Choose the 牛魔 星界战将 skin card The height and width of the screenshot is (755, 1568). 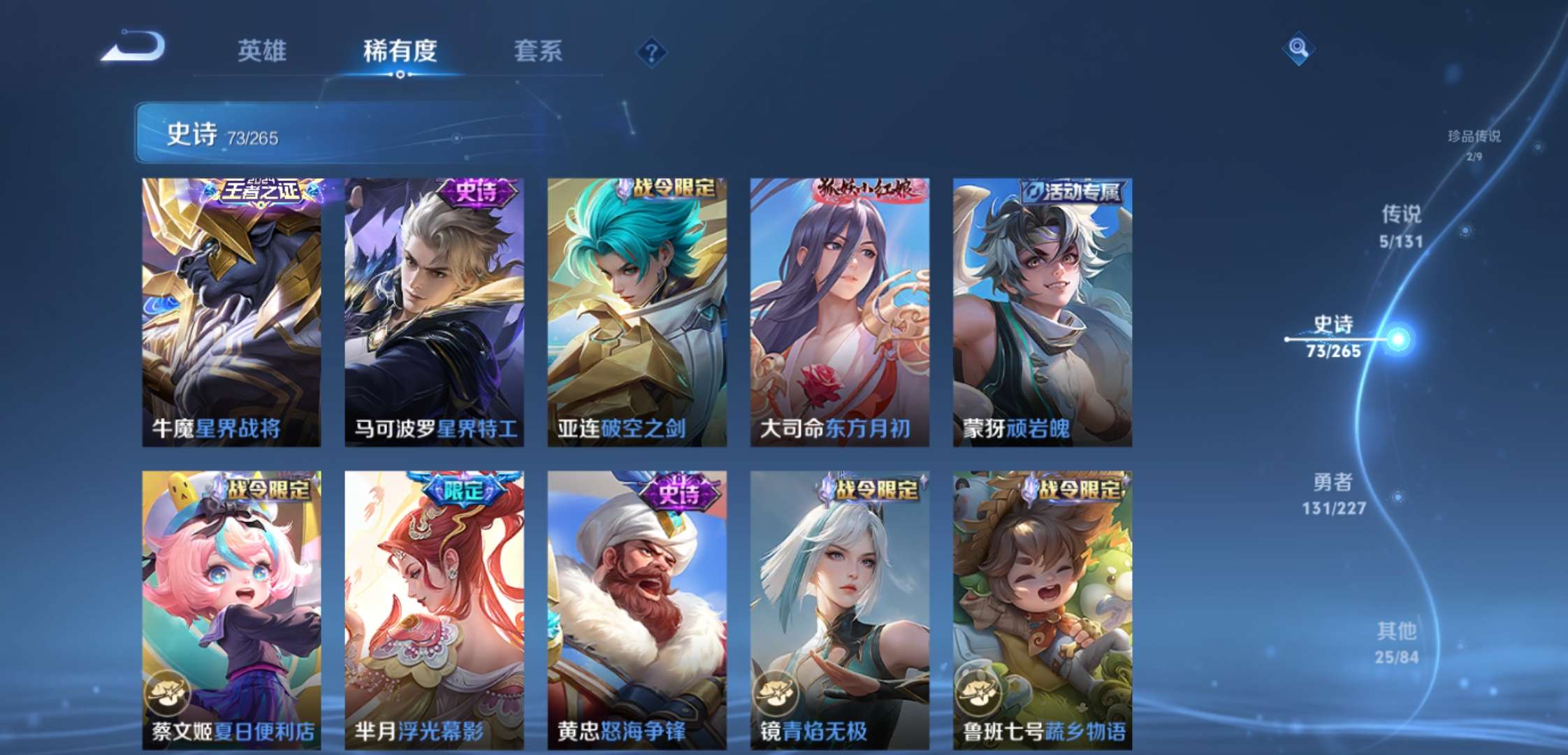pyautogui.click(x=231, y=312)
